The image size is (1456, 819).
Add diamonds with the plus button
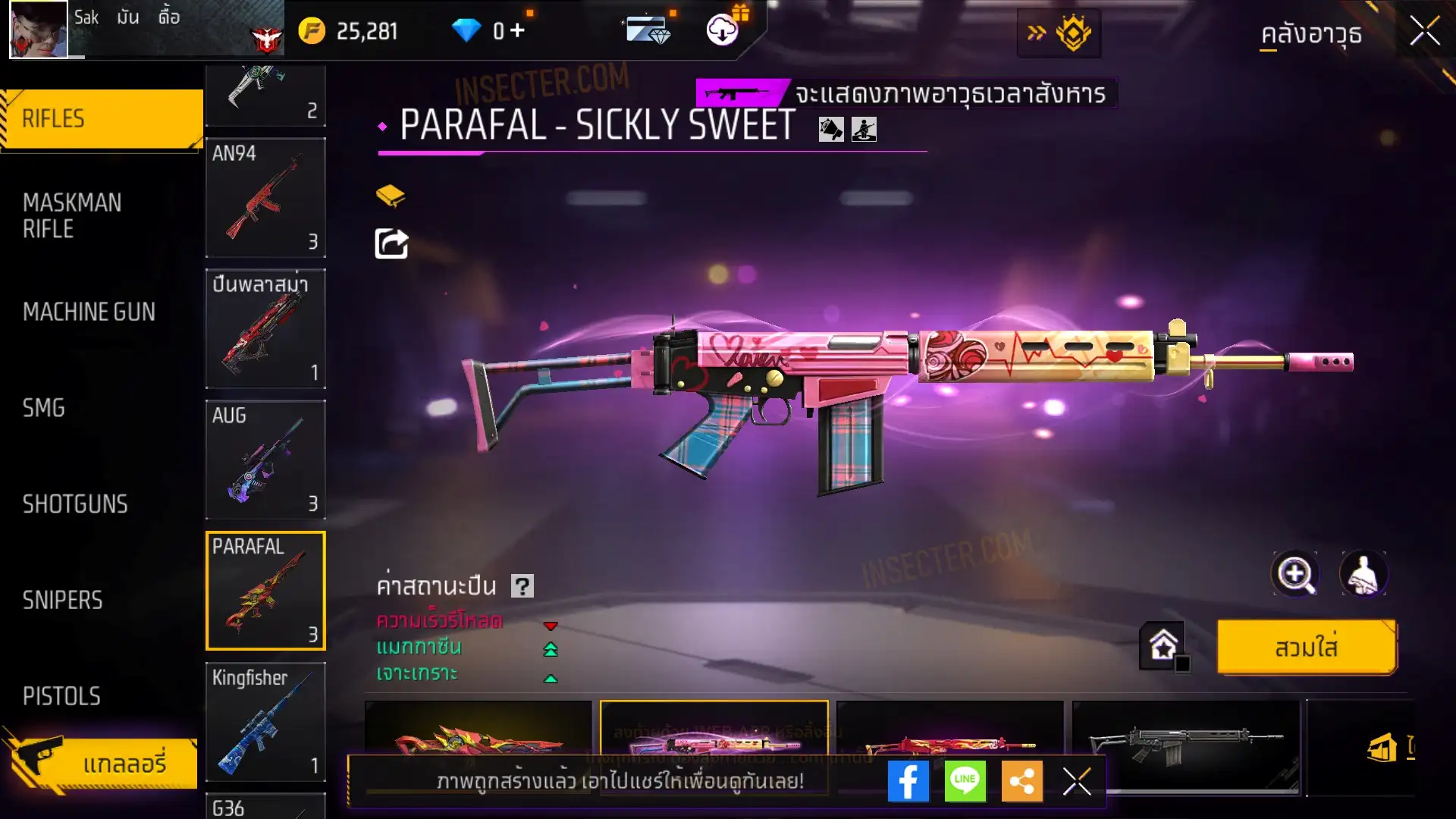coord(517,30)
